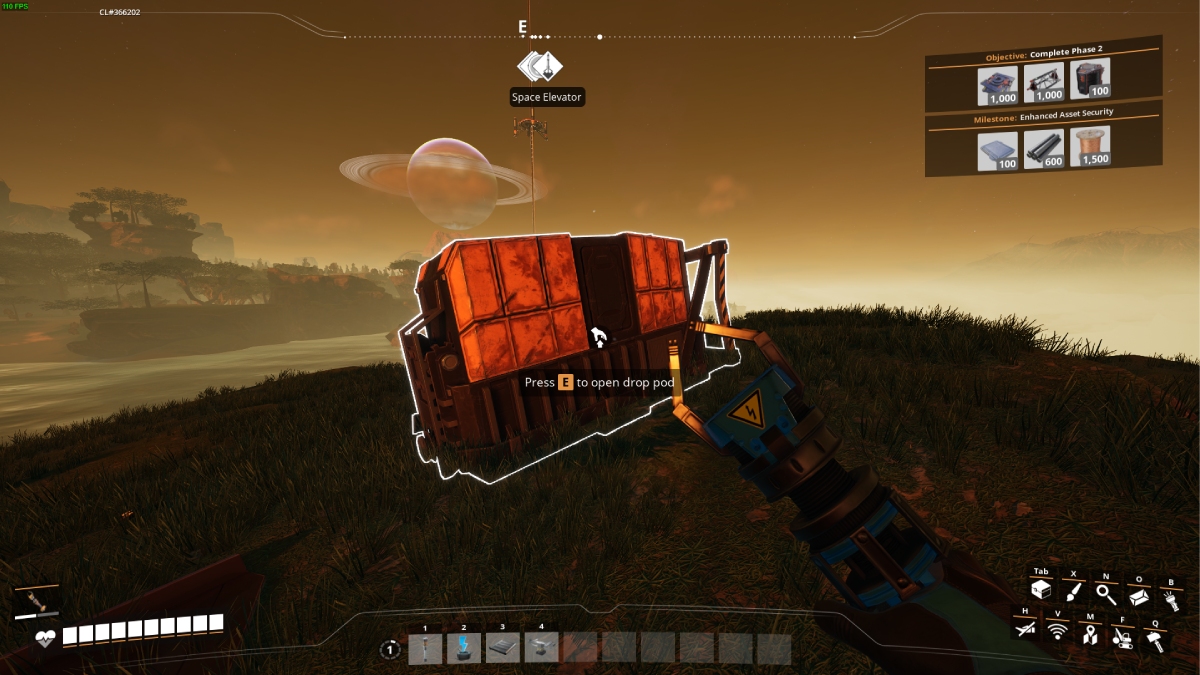Cycle the hotbar number dial

pos(391,649)
